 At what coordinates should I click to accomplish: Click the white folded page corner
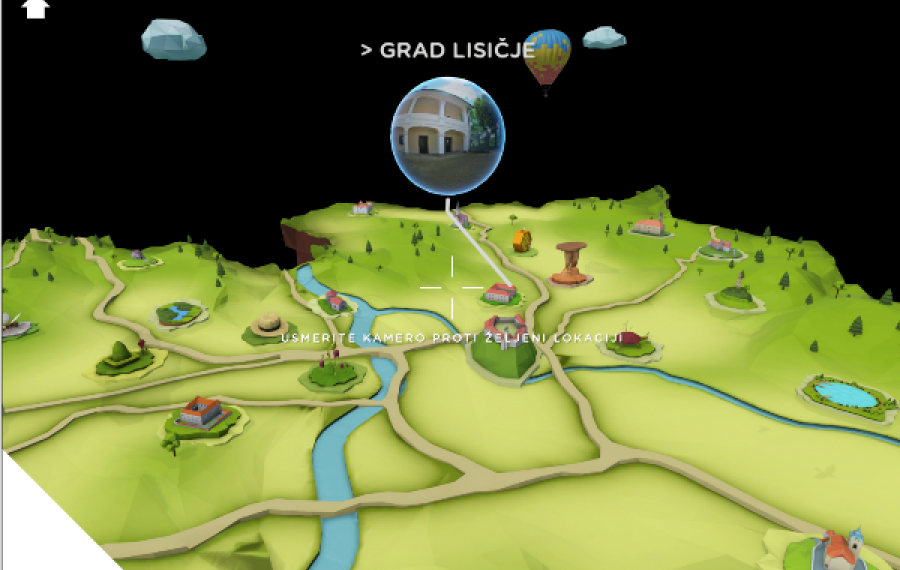coord(40,525)
